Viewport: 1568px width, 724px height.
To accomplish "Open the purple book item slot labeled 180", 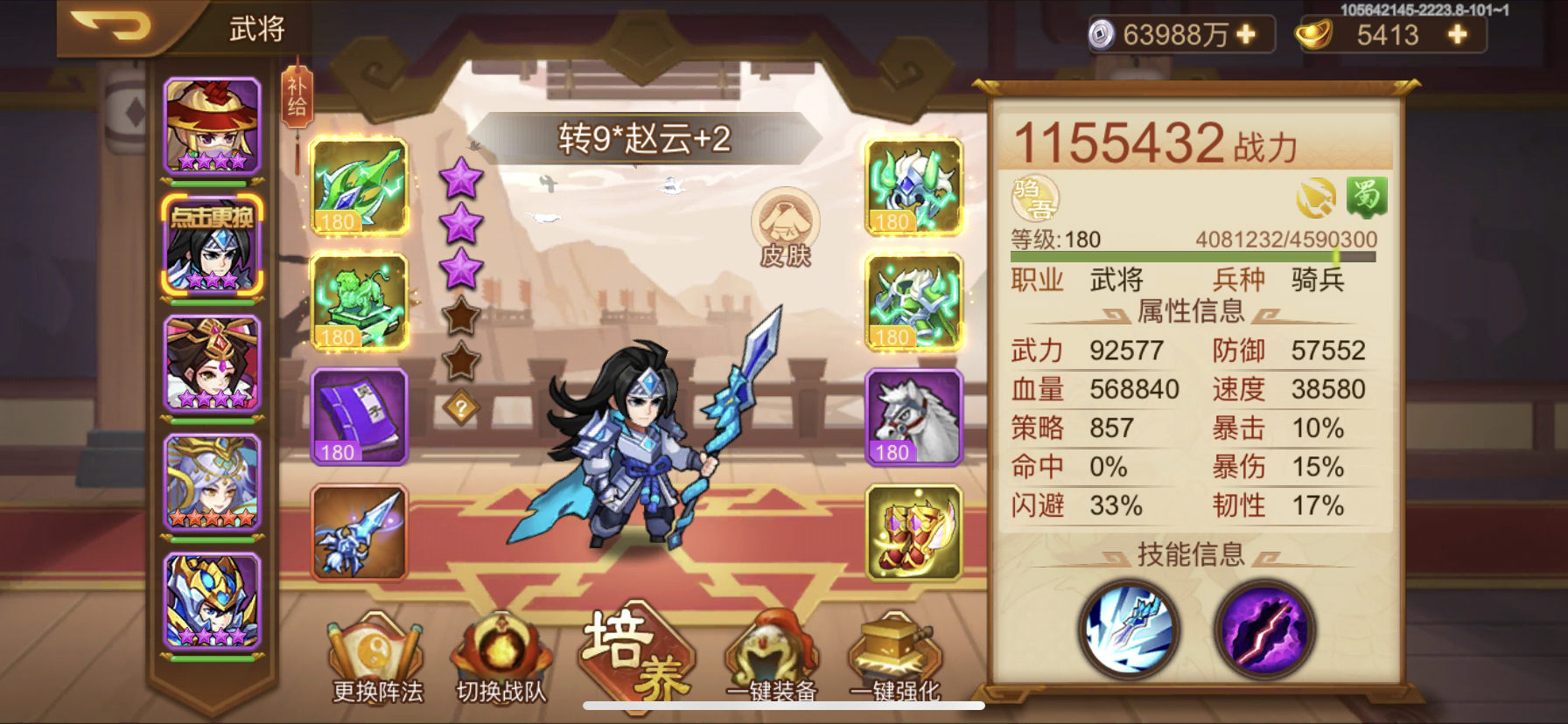I will [x=359, y=418].
